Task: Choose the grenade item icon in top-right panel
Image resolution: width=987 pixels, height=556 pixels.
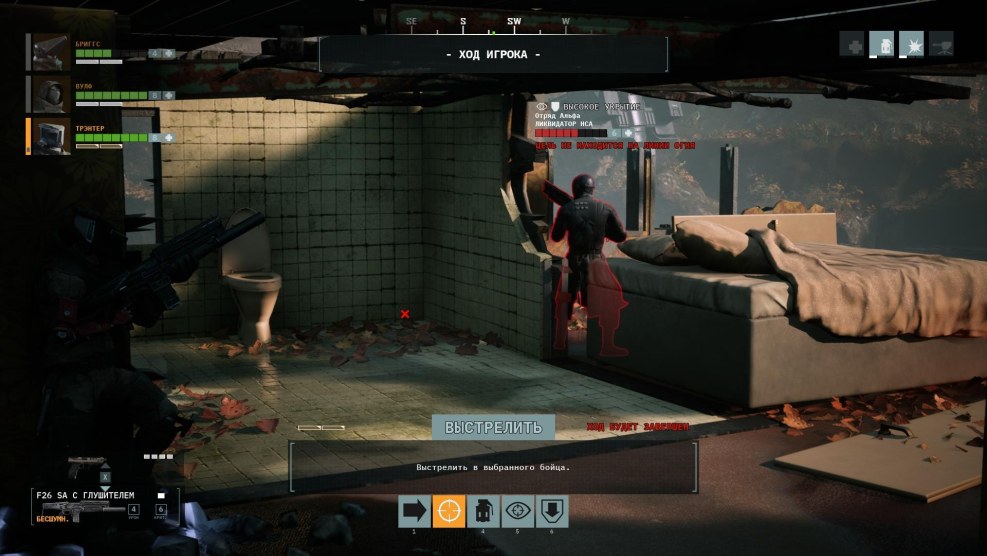Action: point(882,44)
